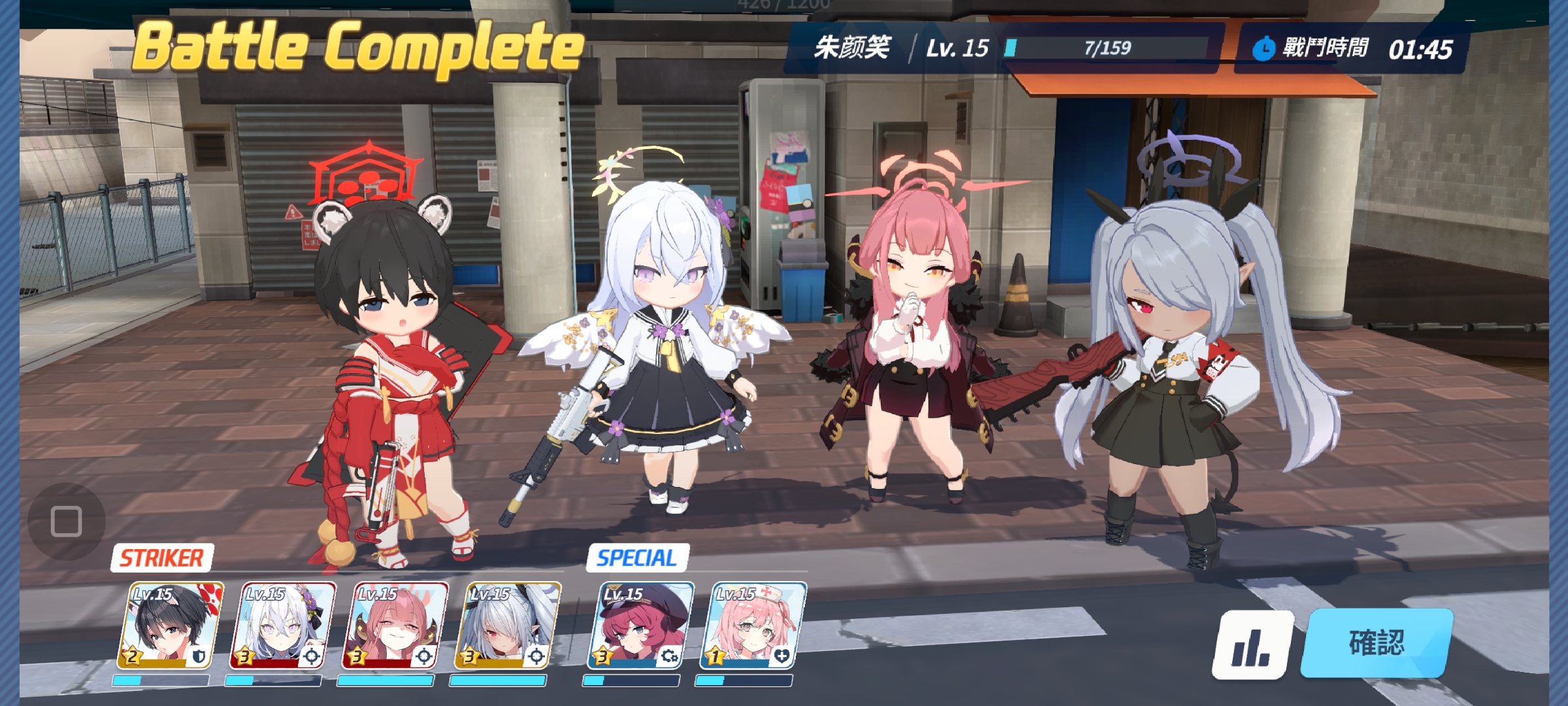Choose the pink-haired horned striker portrait
This screenshot has width=1568, height=706.
coord(394,626)
